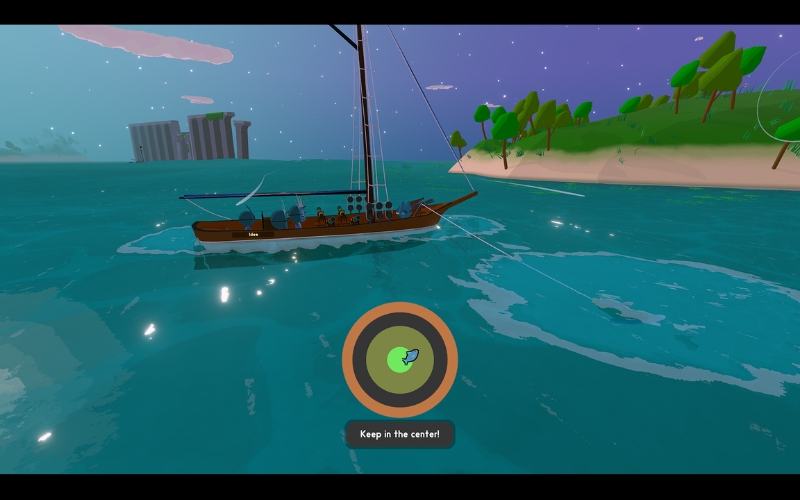Screen dimensions: 800x500
Task: Click the fish icon in the fishing target
Action: pos(408,356)
